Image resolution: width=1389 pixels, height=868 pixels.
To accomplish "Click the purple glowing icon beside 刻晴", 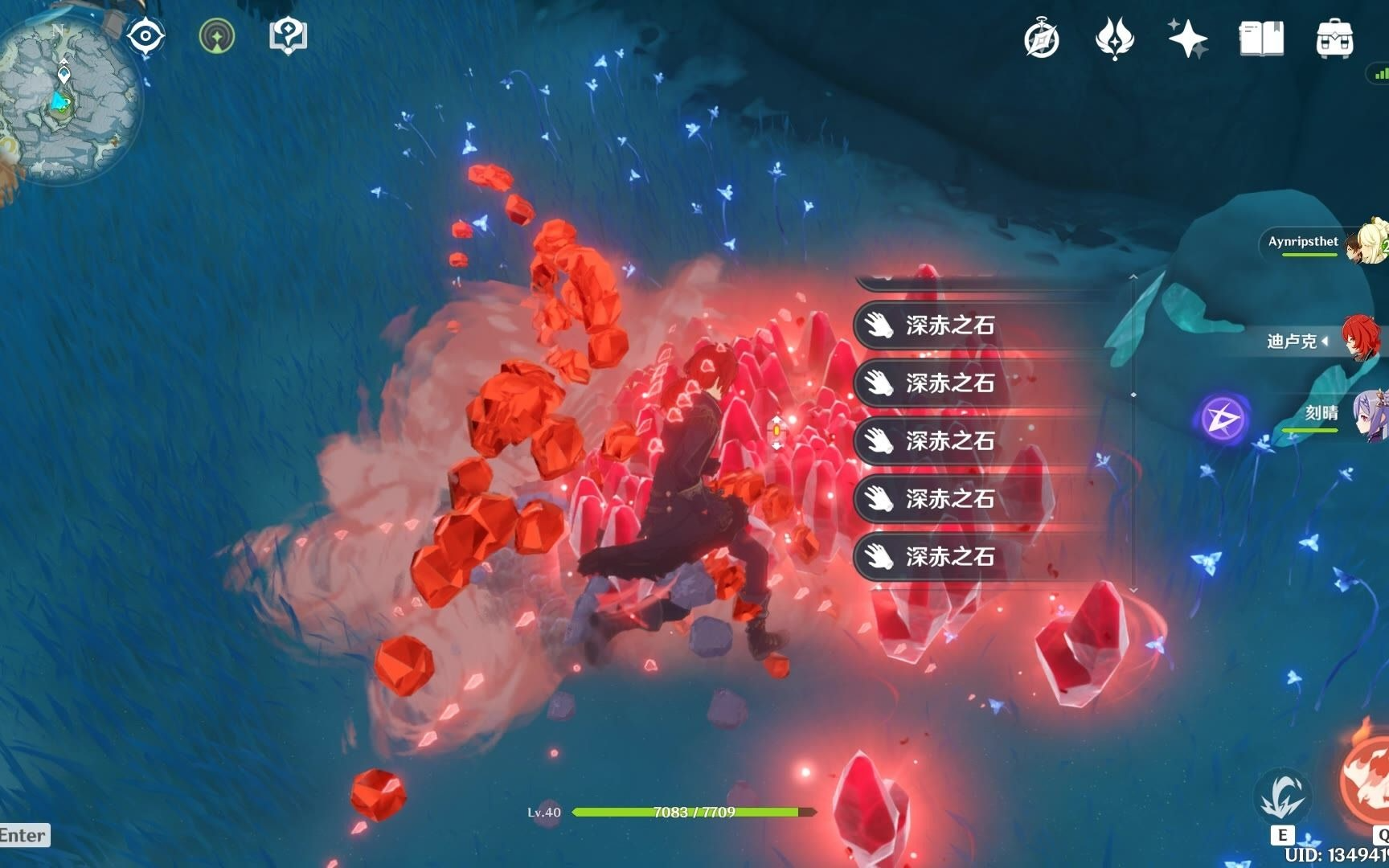I will tap(1222, 418).
